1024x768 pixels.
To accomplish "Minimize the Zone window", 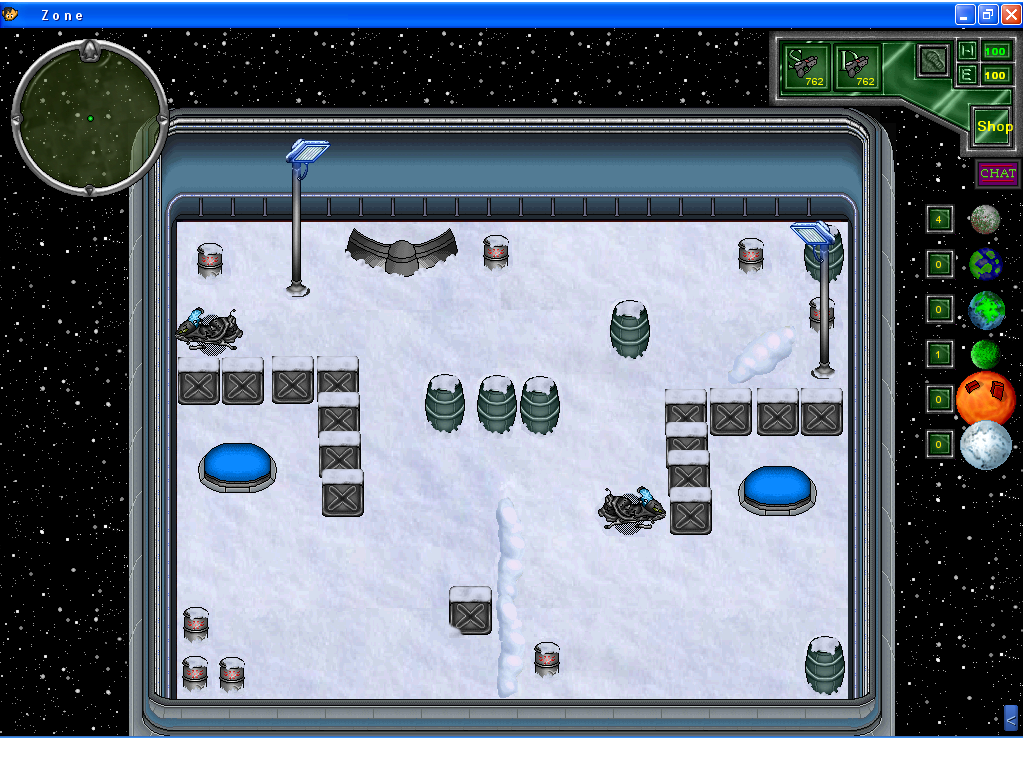I will [965, 14].
